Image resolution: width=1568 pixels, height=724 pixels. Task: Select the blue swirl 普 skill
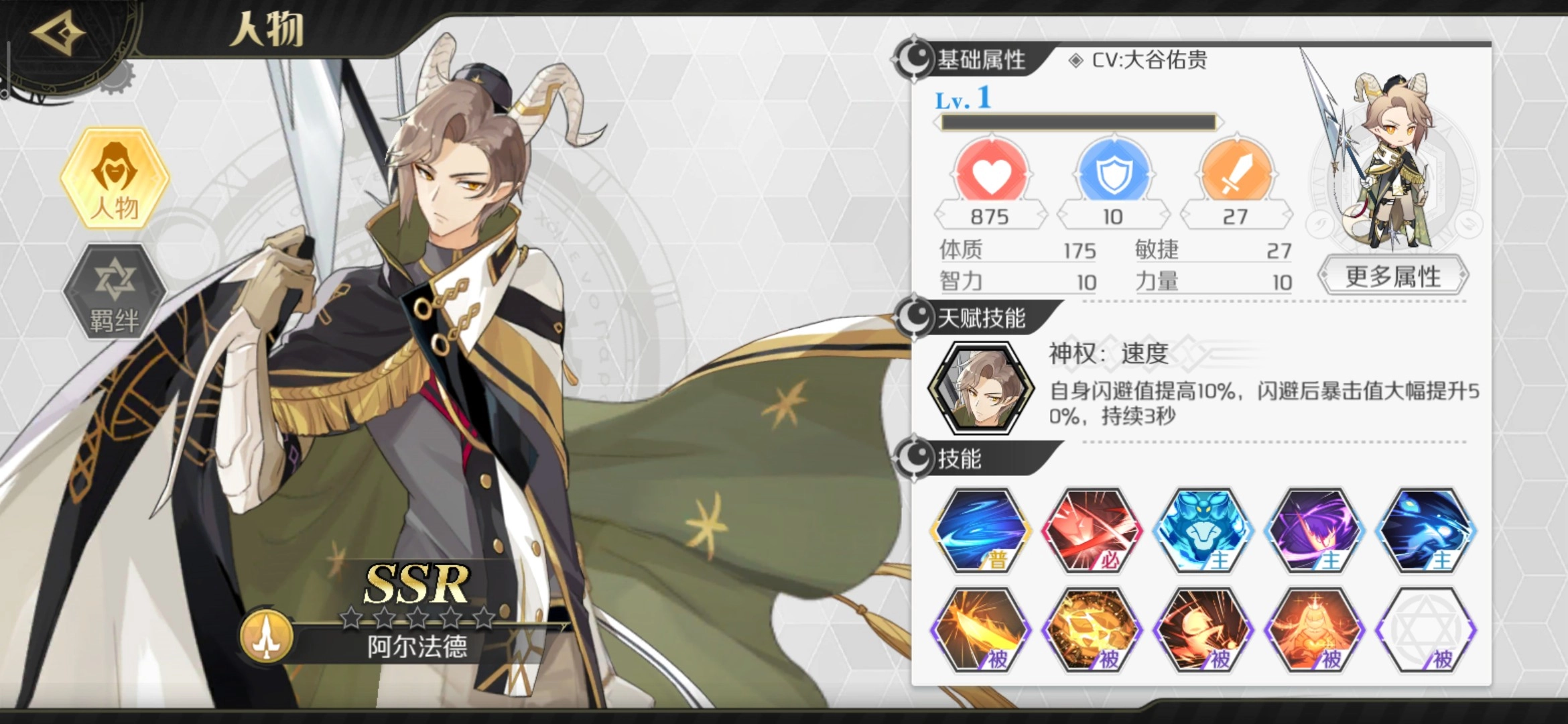coord(980,530)
